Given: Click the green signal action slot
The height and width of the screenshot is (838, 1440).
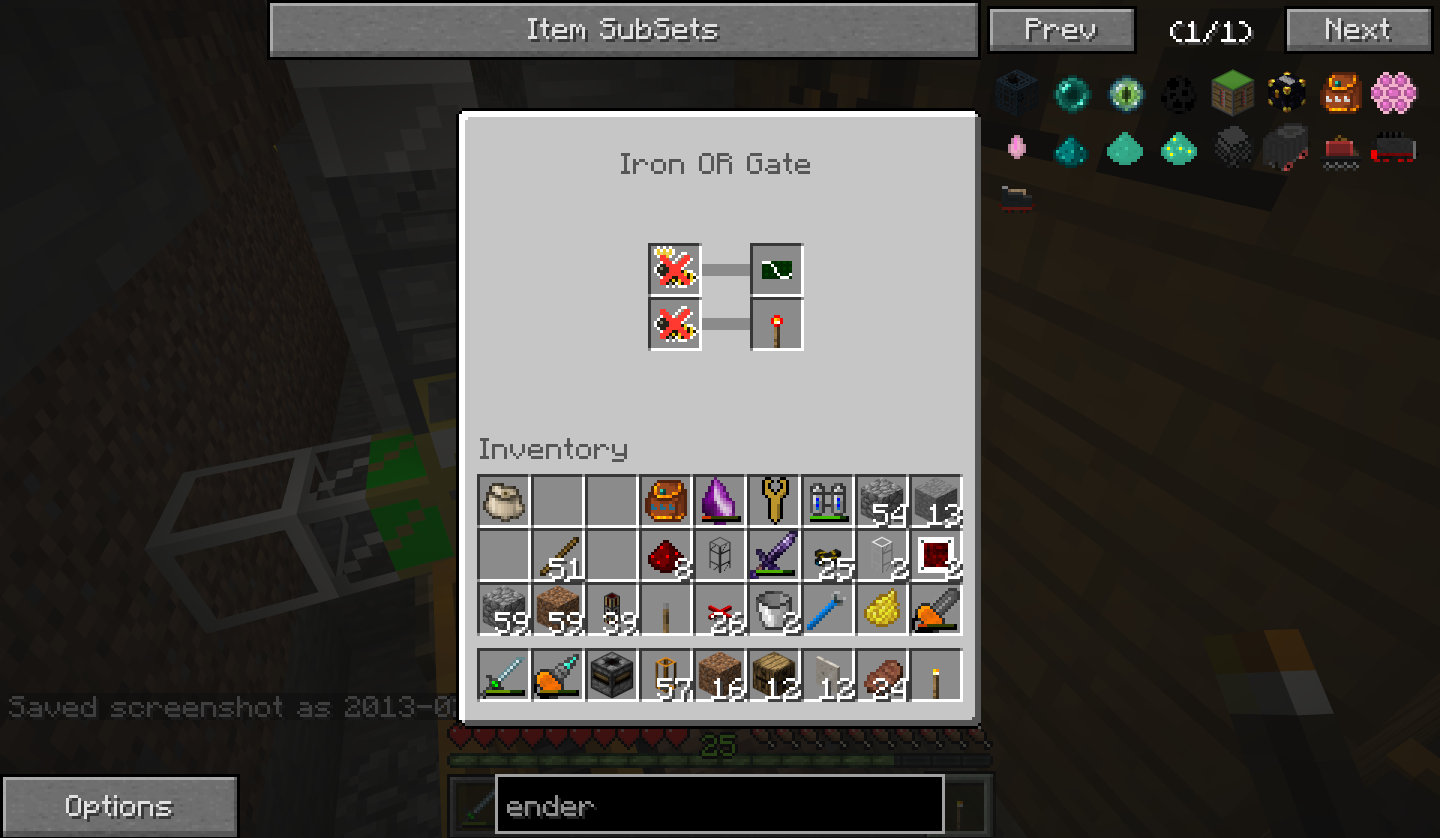Looking at the screenshot, I should coord(777,270).
